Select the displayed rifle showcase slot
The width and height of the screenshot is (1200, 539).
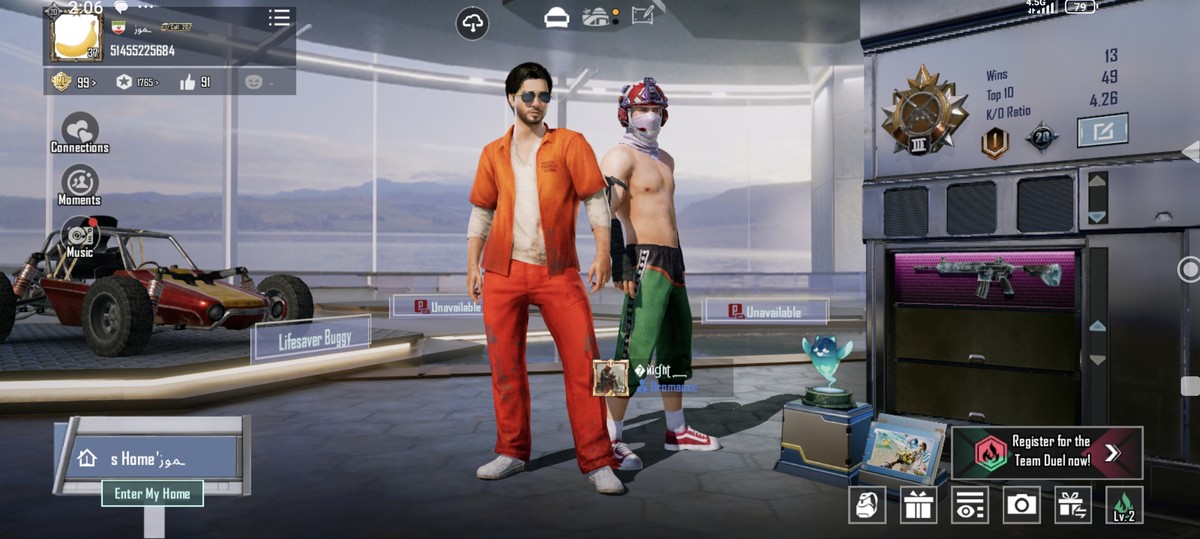coord(985,277)
